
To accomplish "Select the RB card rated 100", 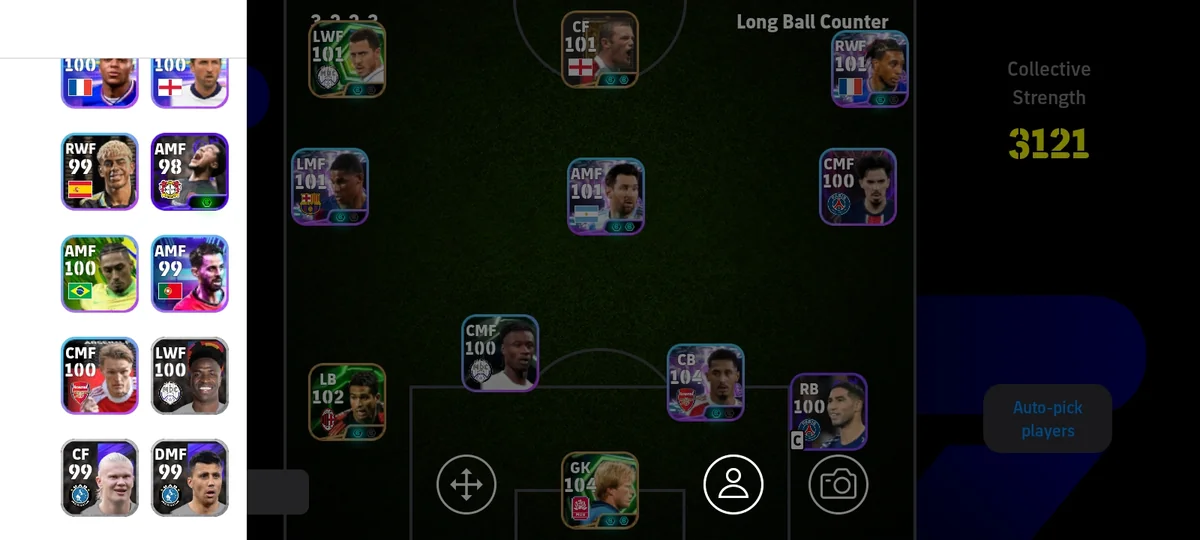I will [x=828, y=412].
